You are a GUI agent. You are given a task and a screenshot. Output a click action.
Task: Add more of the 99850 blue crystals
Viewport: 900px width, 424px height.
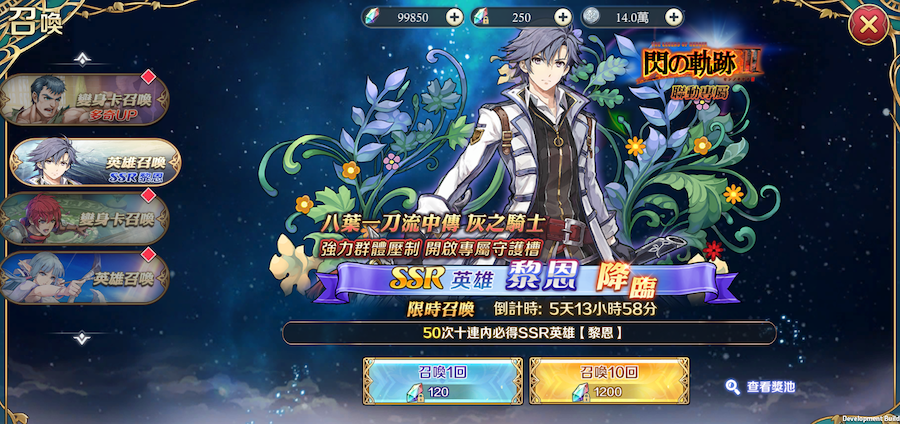pos(454,17)
